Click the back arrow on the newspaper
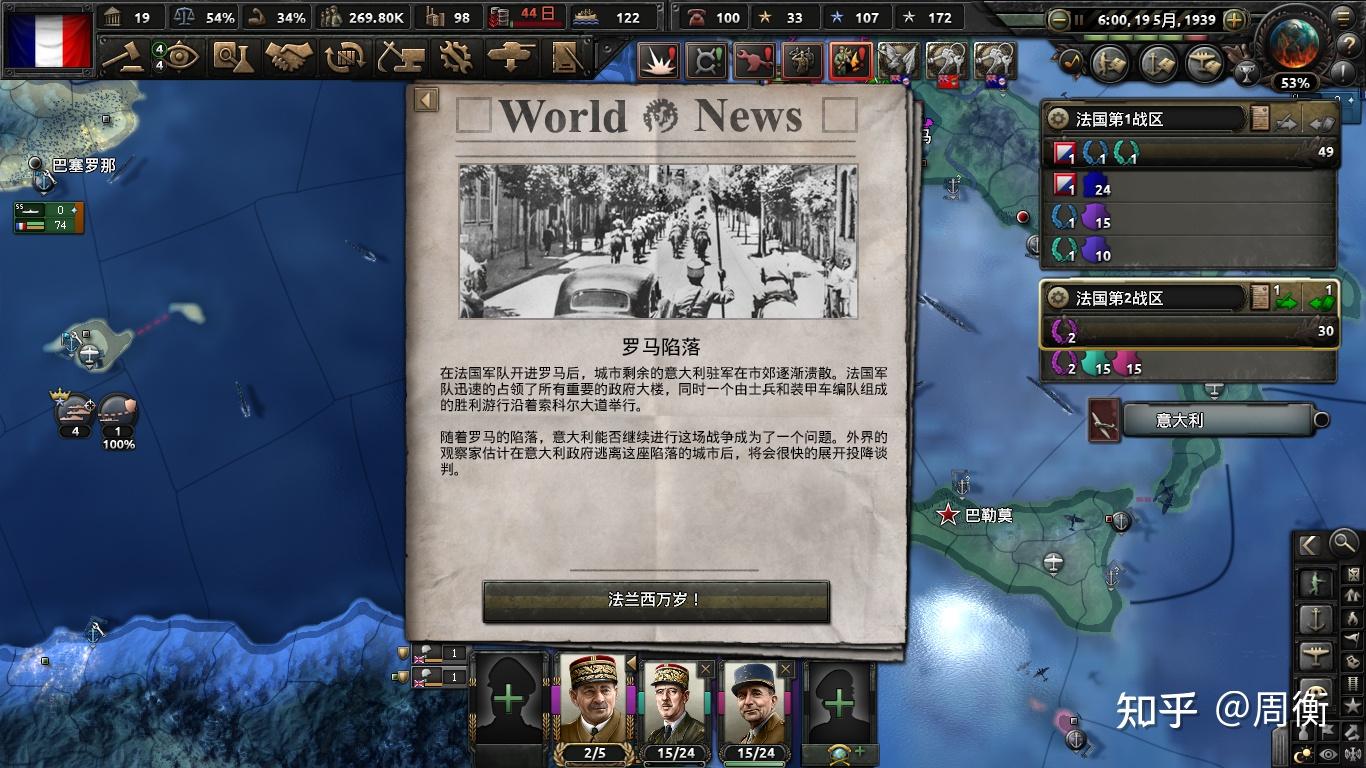Image resolution: width=1366 pixels, height=768 pixels. [425, 99]
